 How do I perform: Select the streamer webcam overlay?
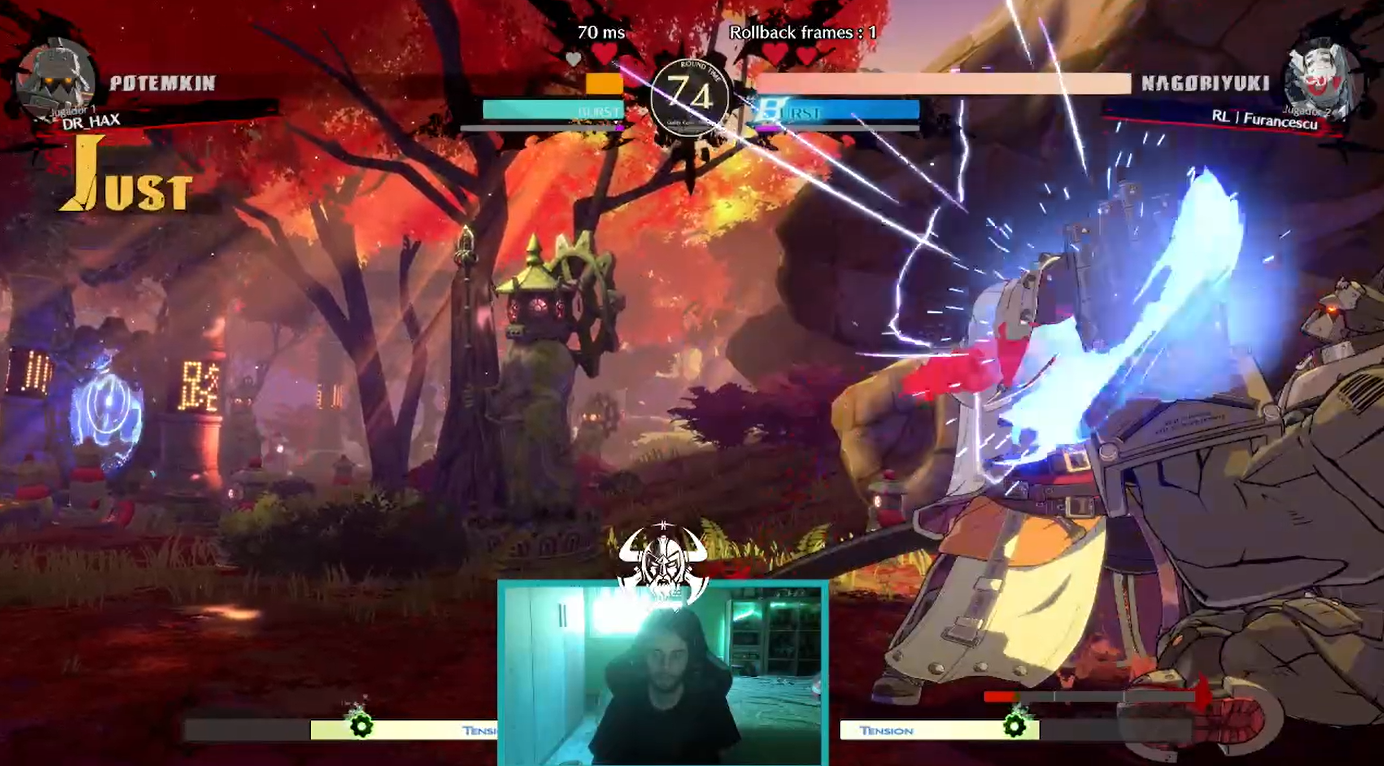tap(662, 676)
